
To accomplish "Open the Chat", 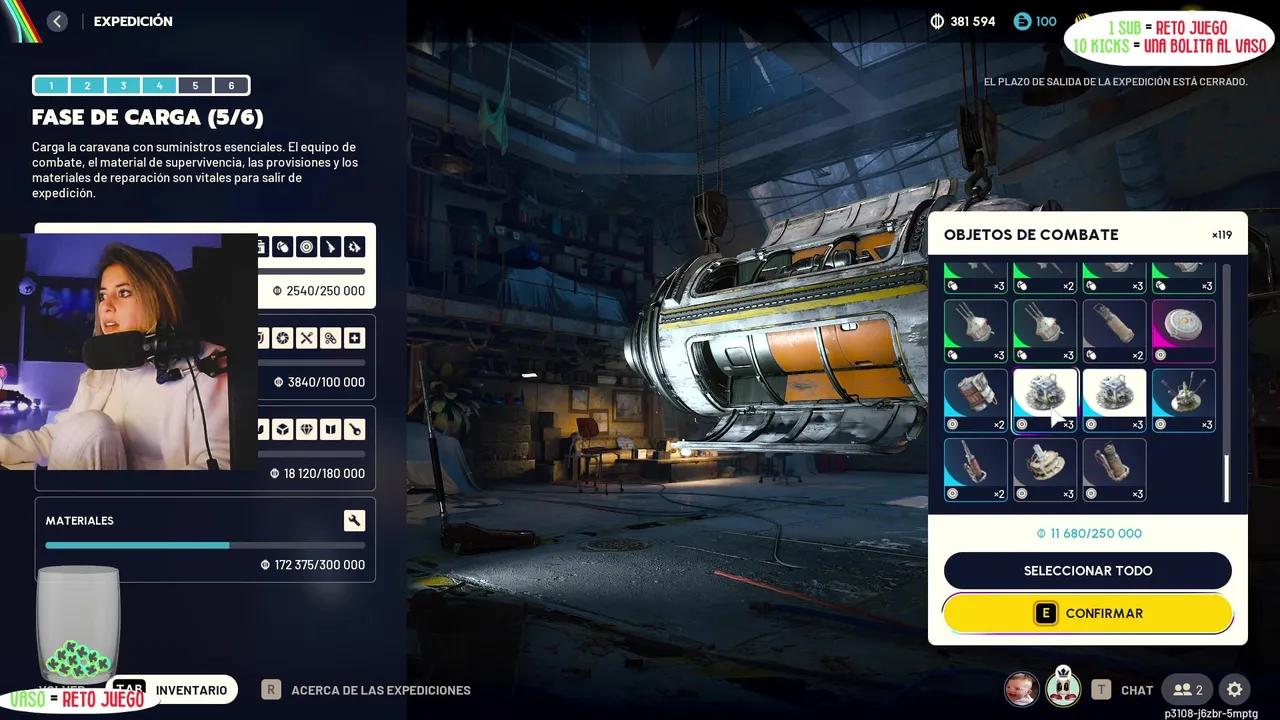I will (1136, 690).
